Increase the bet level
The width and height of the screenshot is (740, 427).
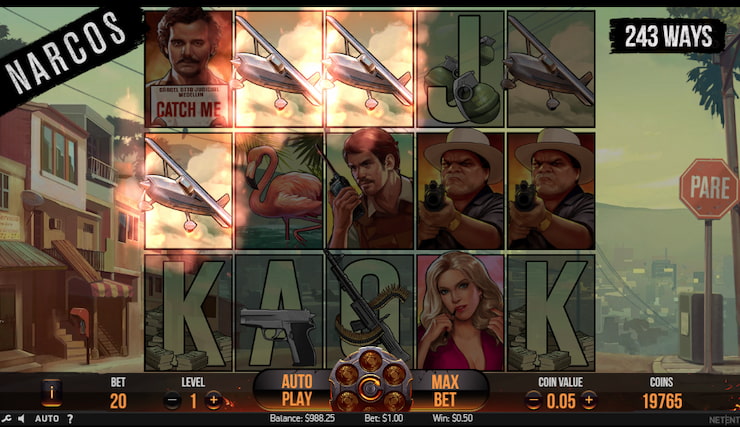click(213, 400)
